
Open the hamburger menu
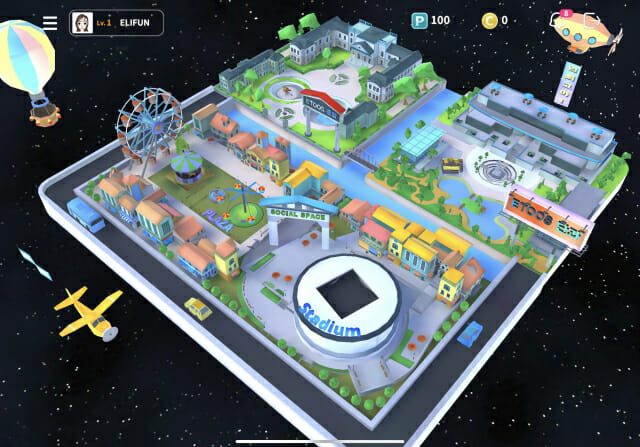(50, 22)
